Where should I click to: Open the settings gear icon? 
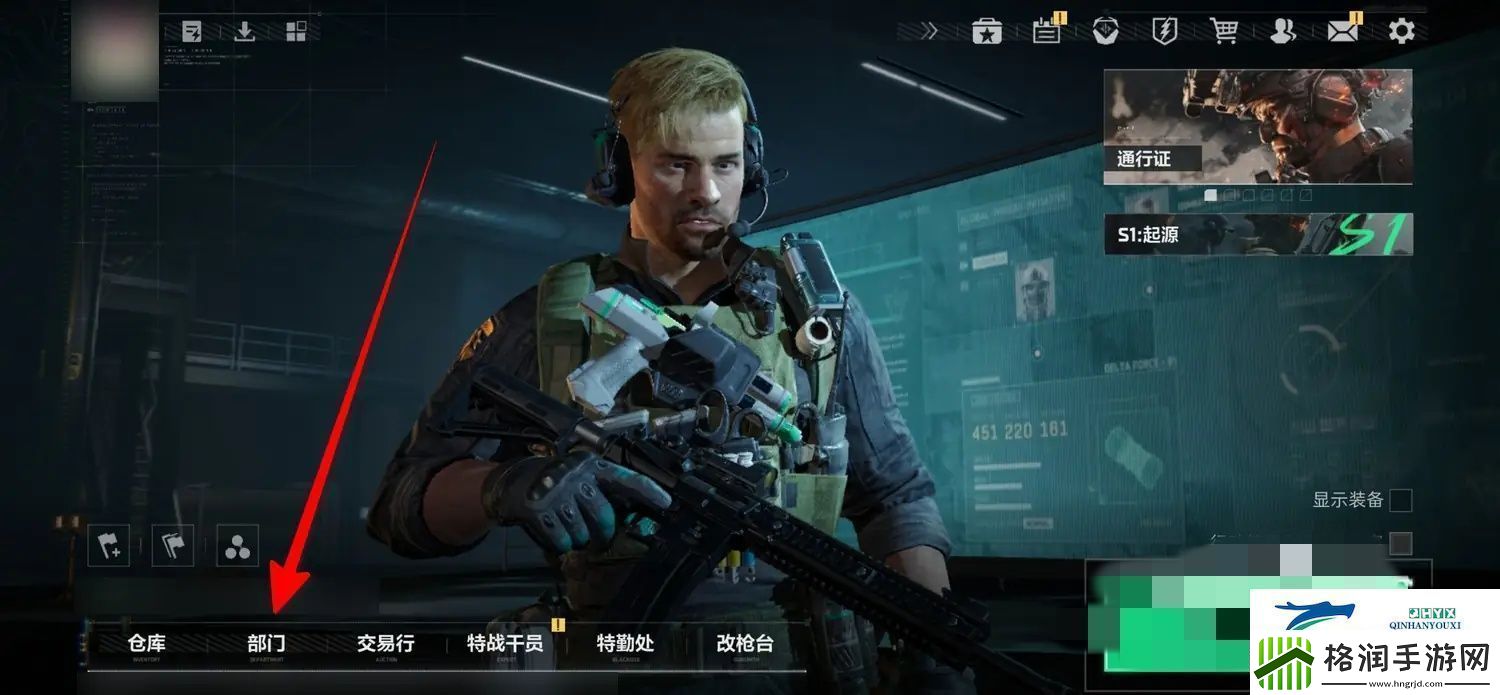(1402, 31)
